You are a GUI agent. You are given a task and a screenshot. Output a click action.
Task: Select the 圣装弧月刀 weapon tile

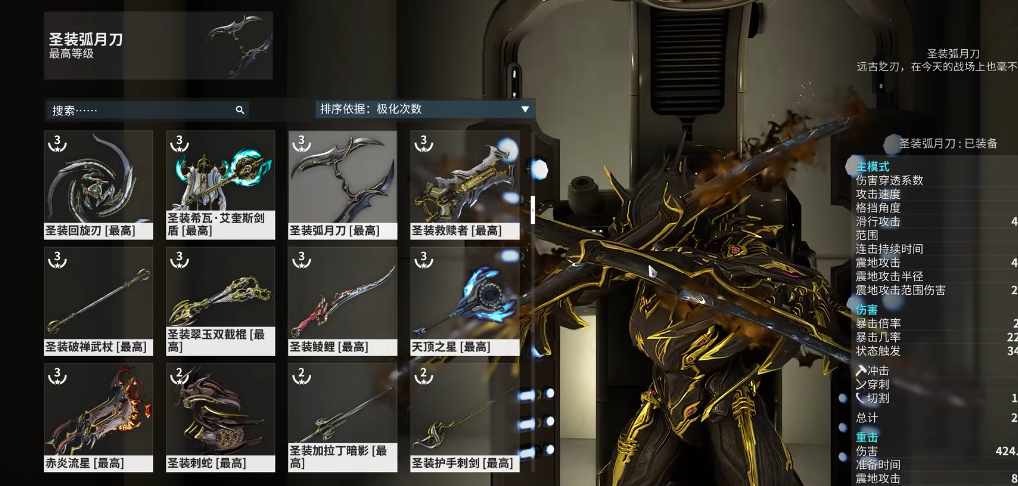tap(342, 182)
